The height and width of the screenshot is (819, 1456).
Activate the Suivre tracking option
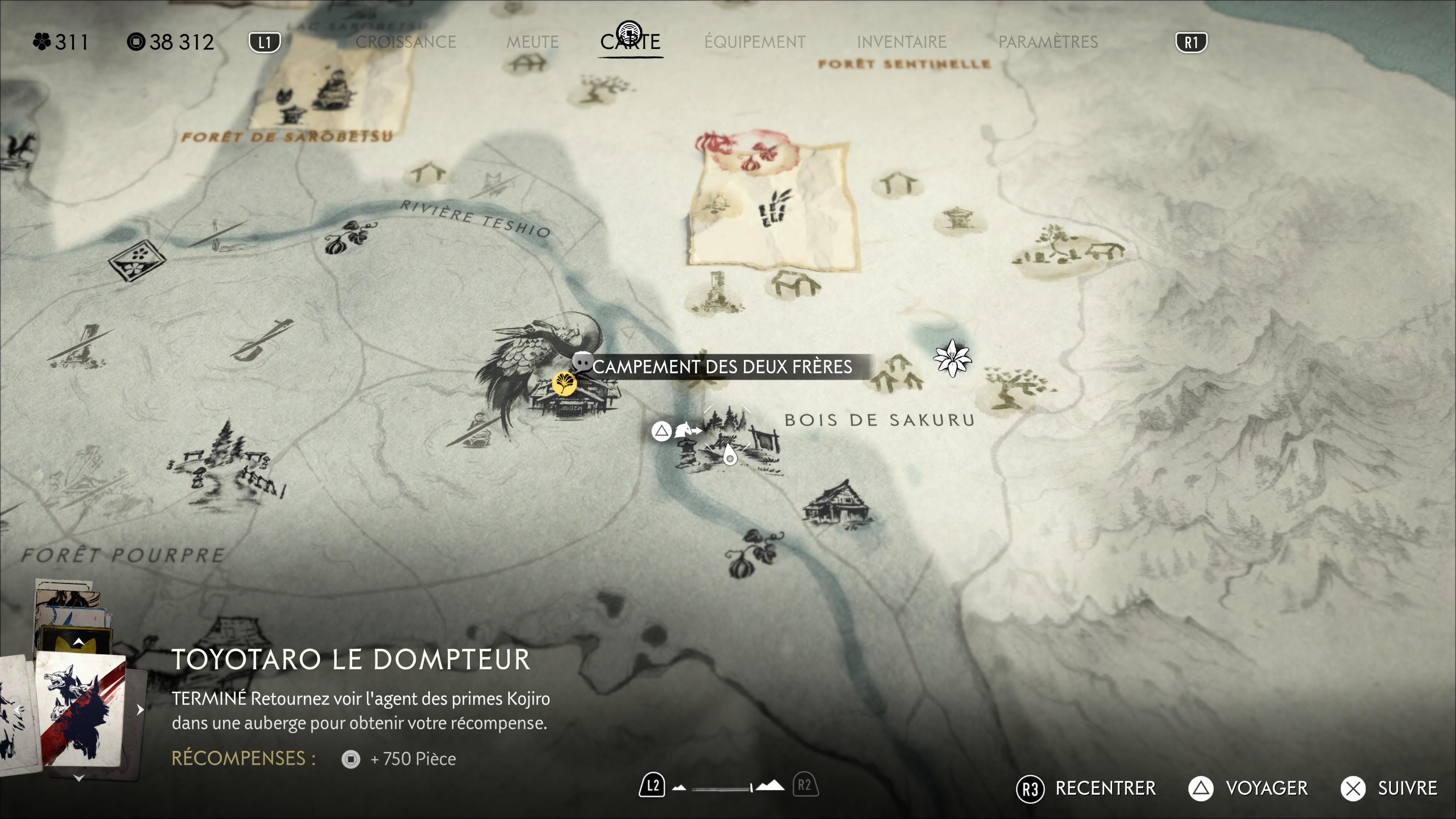[x=1406, y=788]
